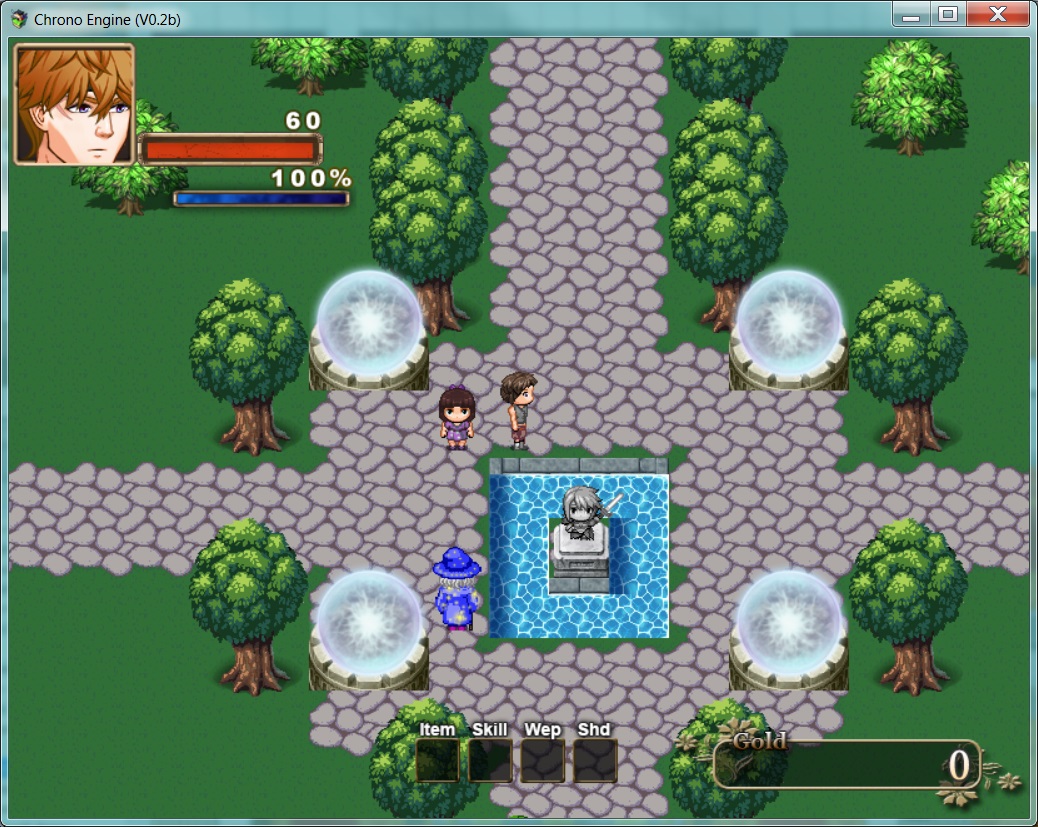Image resolution: width=1038 pixels, height=827 pixels.
Task: Maximize the Chrono Engine window
Action: [x=947, y=14]
